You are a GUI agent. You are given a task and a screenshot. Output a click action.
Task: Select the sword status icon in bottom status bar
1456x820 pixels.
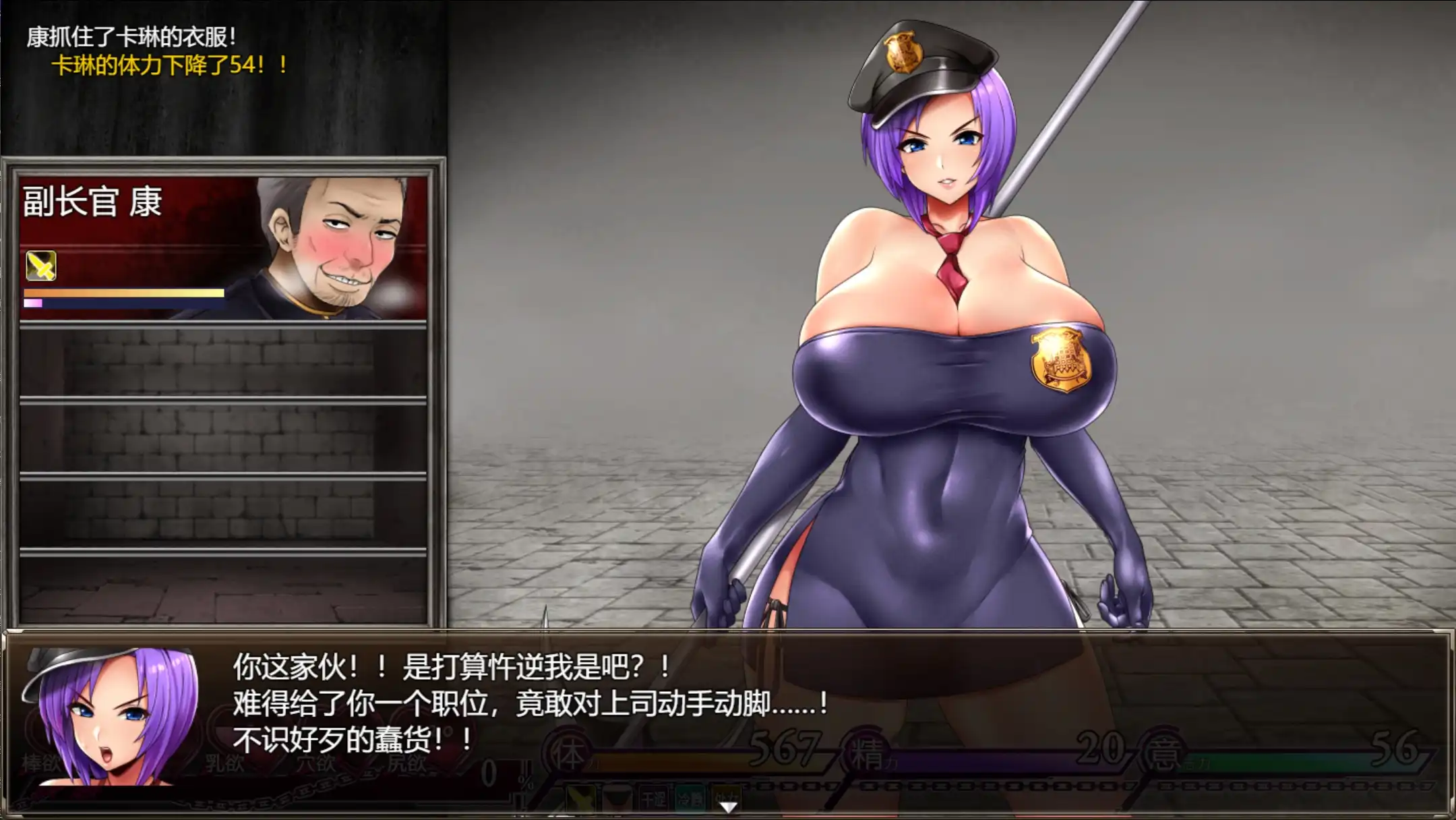[580, 796]
